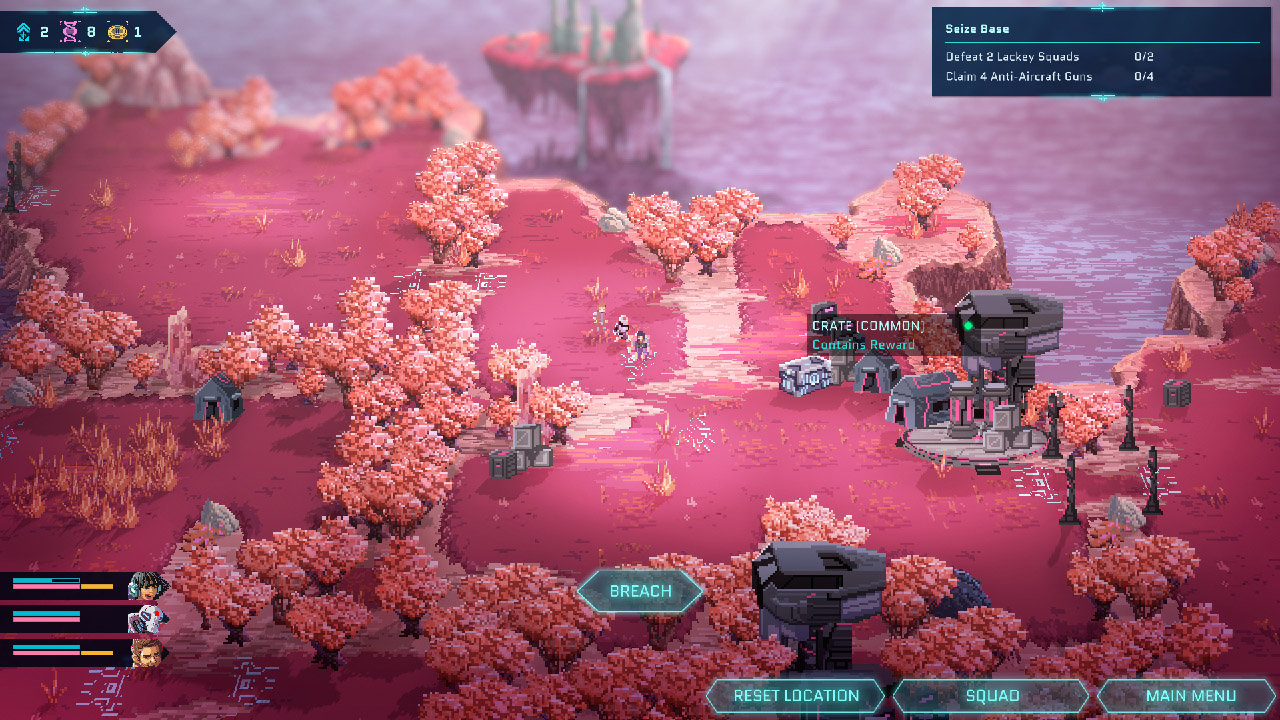Click the RESET LOCATION button

point(795,695)
